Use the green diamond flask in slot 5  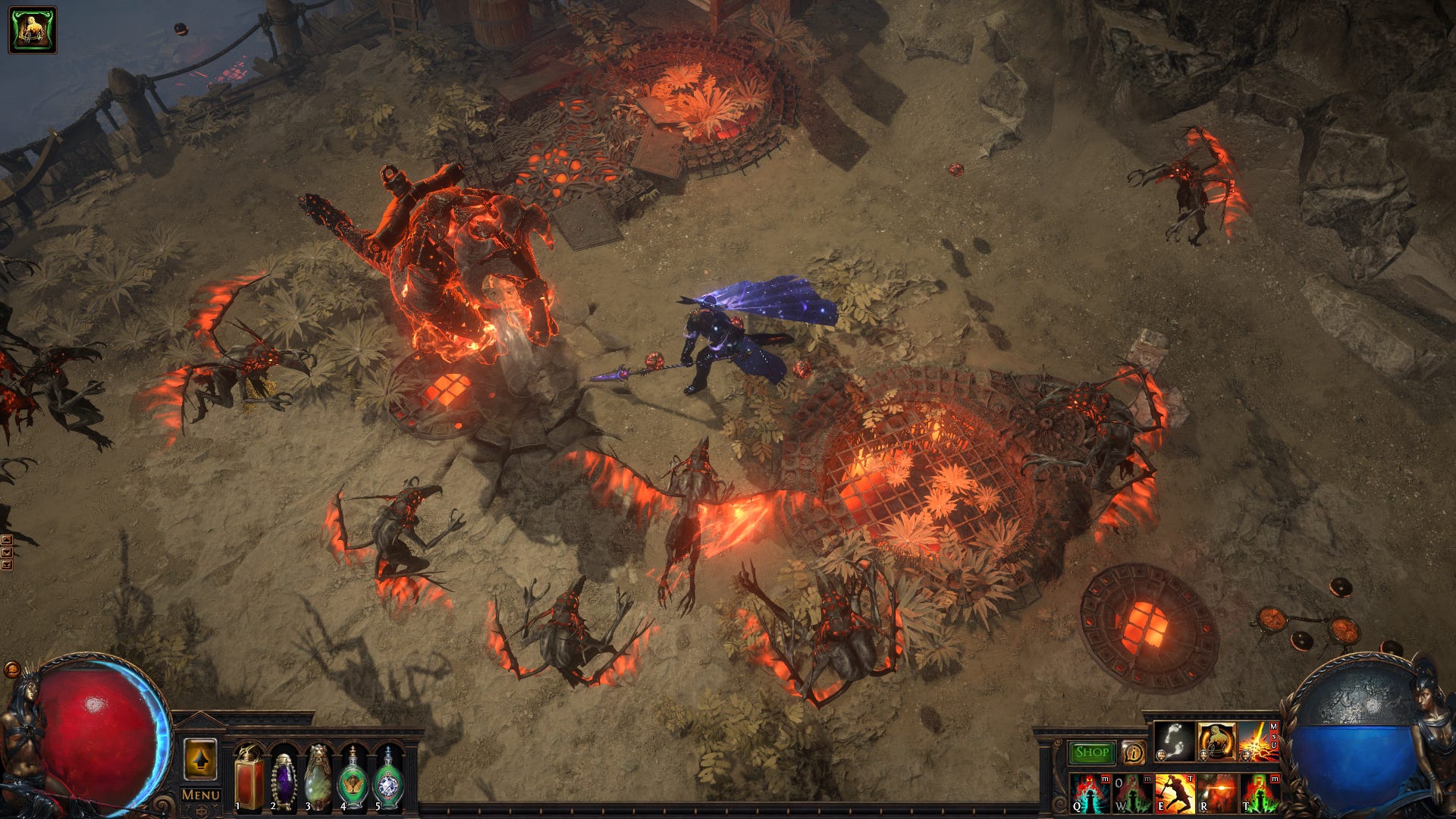click(388, 779)
